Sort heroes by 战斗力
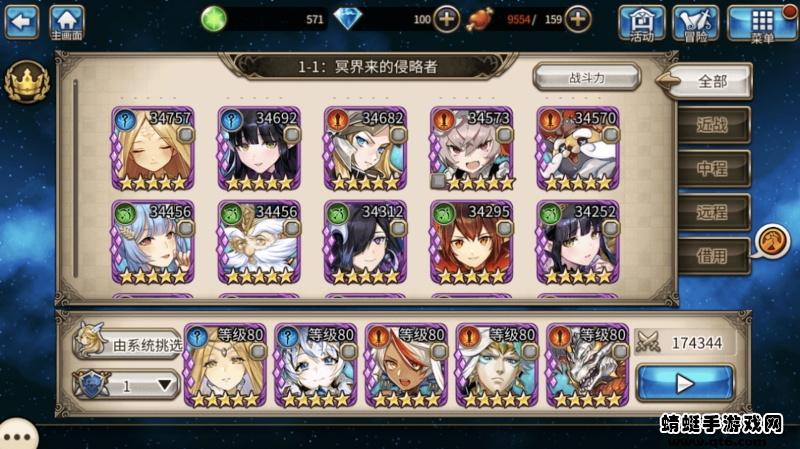 [587, 77]
